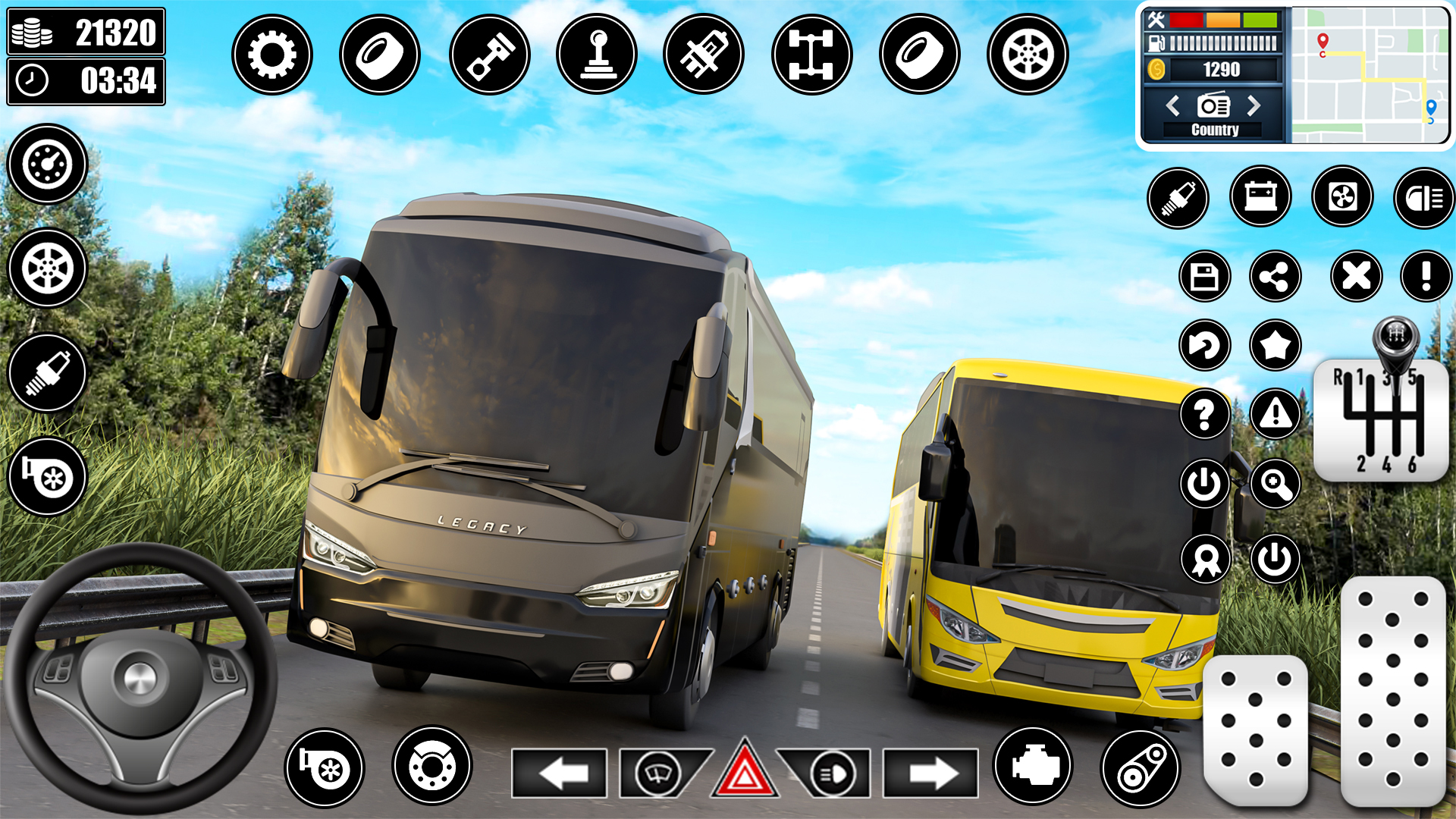Select the piston engine upgrade icon
Viewport: 1456px width, 819px height.
tap(489, 53)
